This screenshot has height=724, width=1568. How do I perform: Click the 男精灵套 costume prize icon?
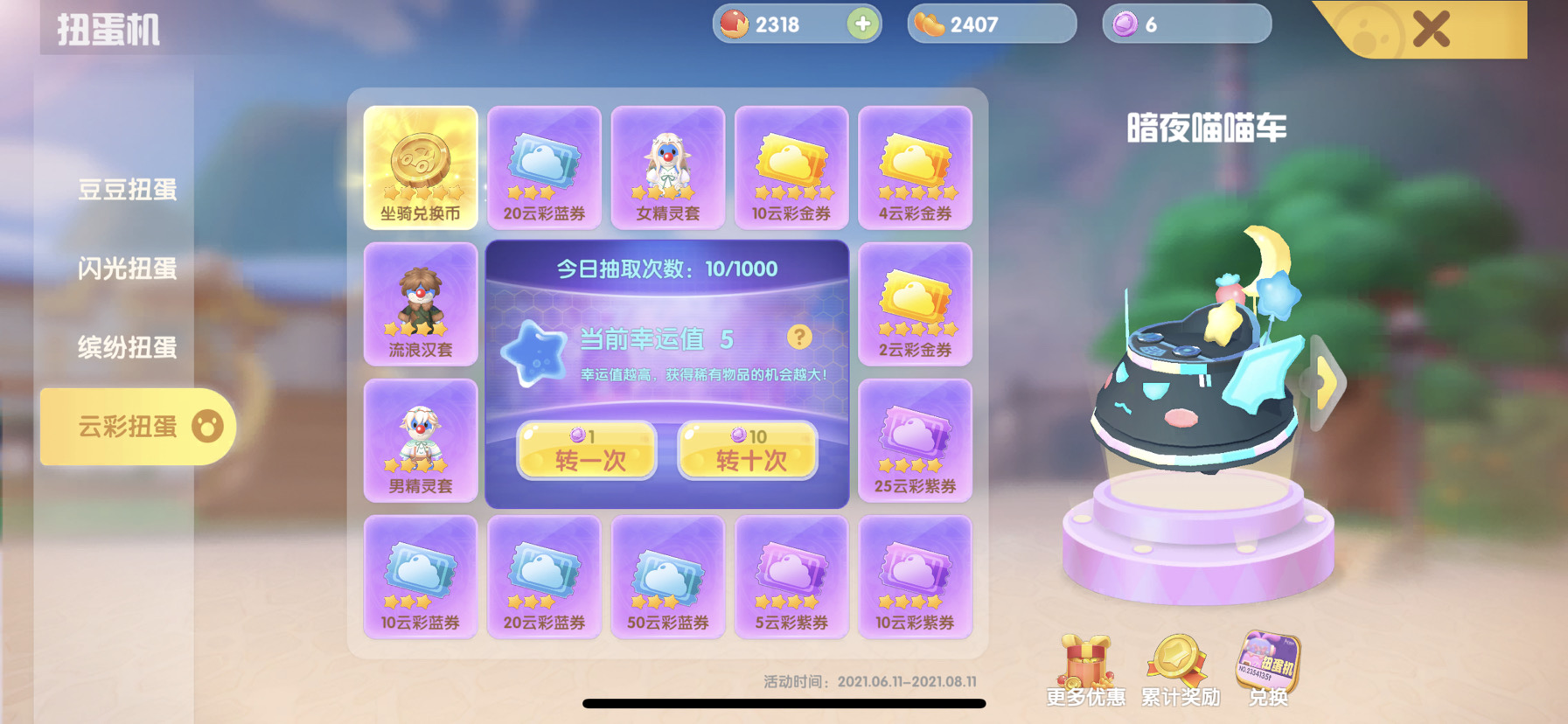(x=421, y=442)
